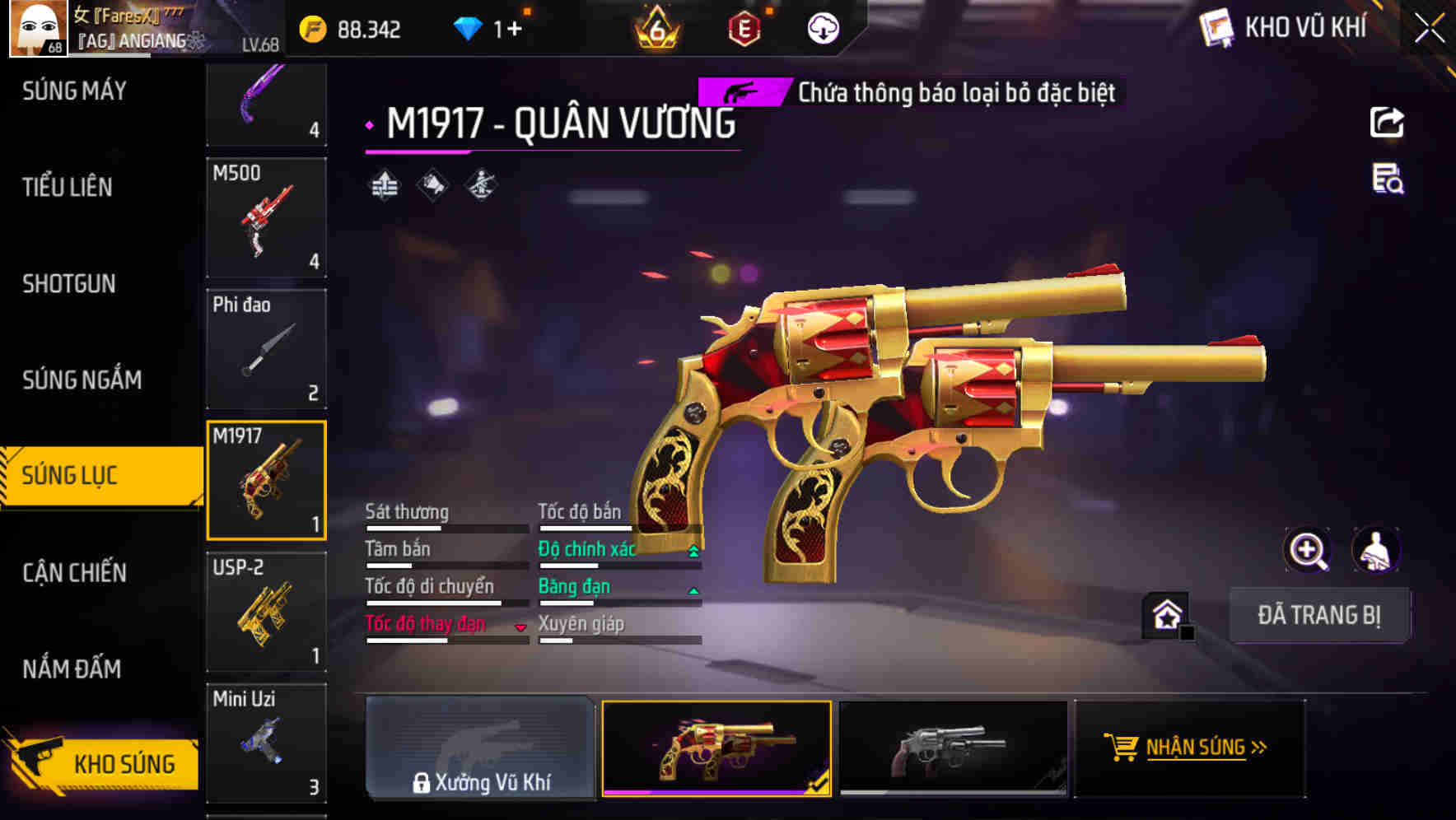Select the default gray M1917 skin thumbnail
The image size is (1456, 820).
coord(953,750)
